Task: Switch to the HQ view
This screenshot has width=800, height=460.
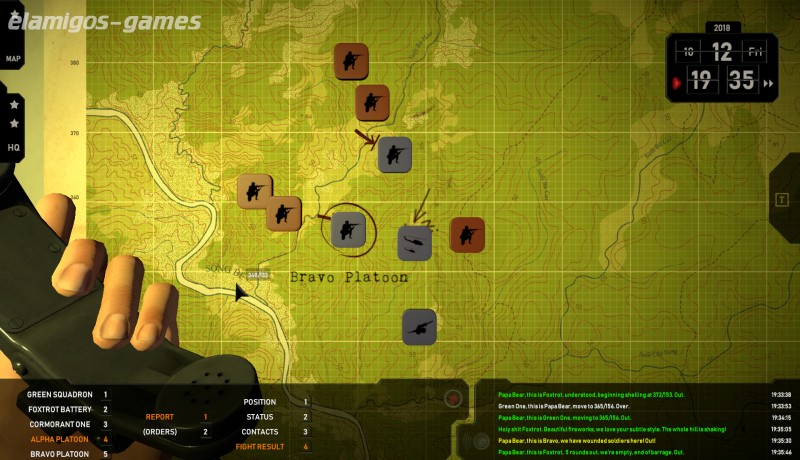Action: pos(14,147)
